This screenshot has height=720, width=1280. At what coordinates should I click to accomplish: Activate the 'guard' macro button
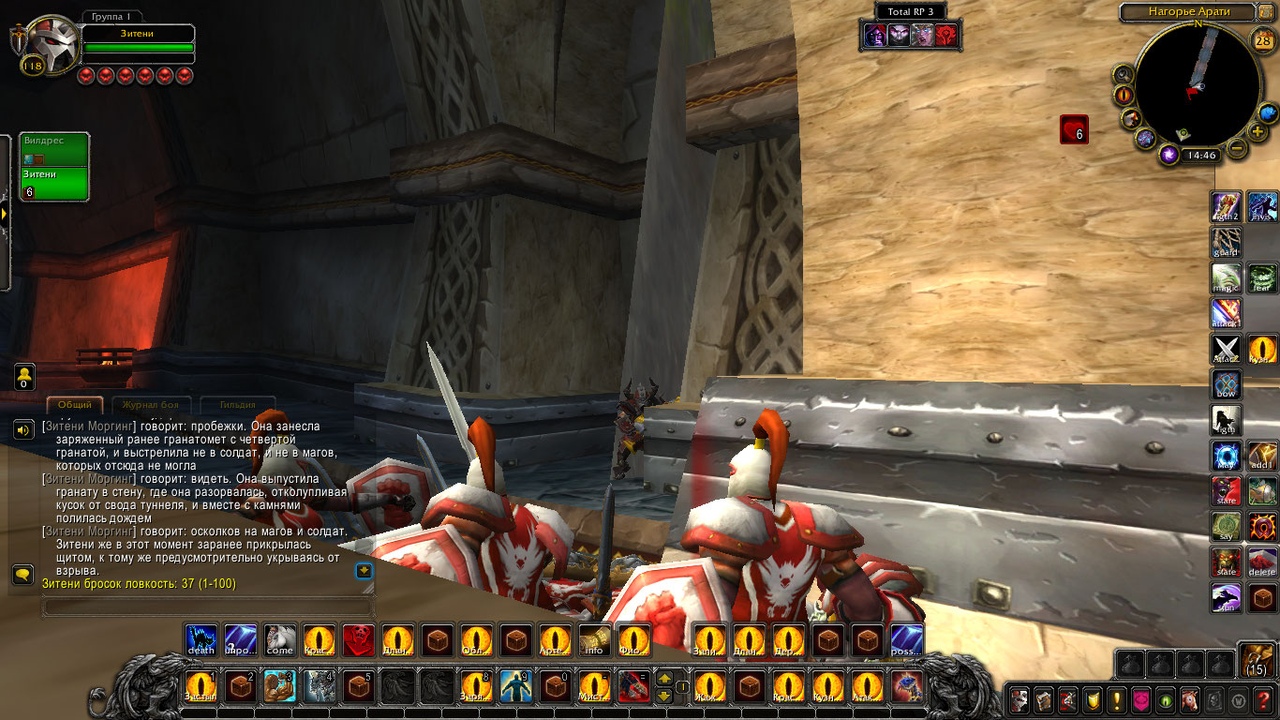pyautogui.click(x=1226, y=242)
